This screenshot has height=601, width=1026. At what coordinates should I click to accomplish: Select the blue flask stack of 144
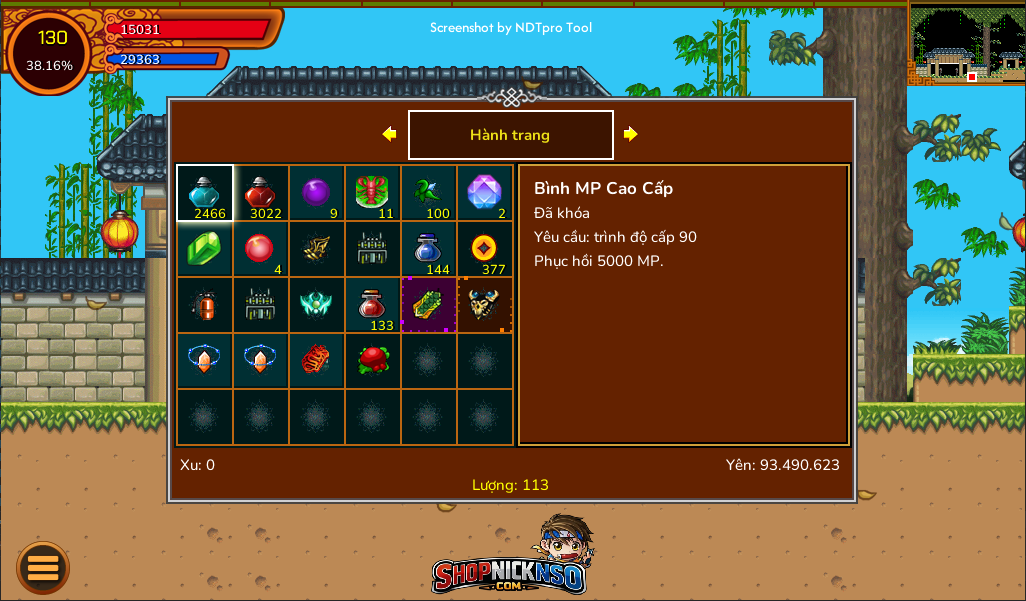[429, 249]
